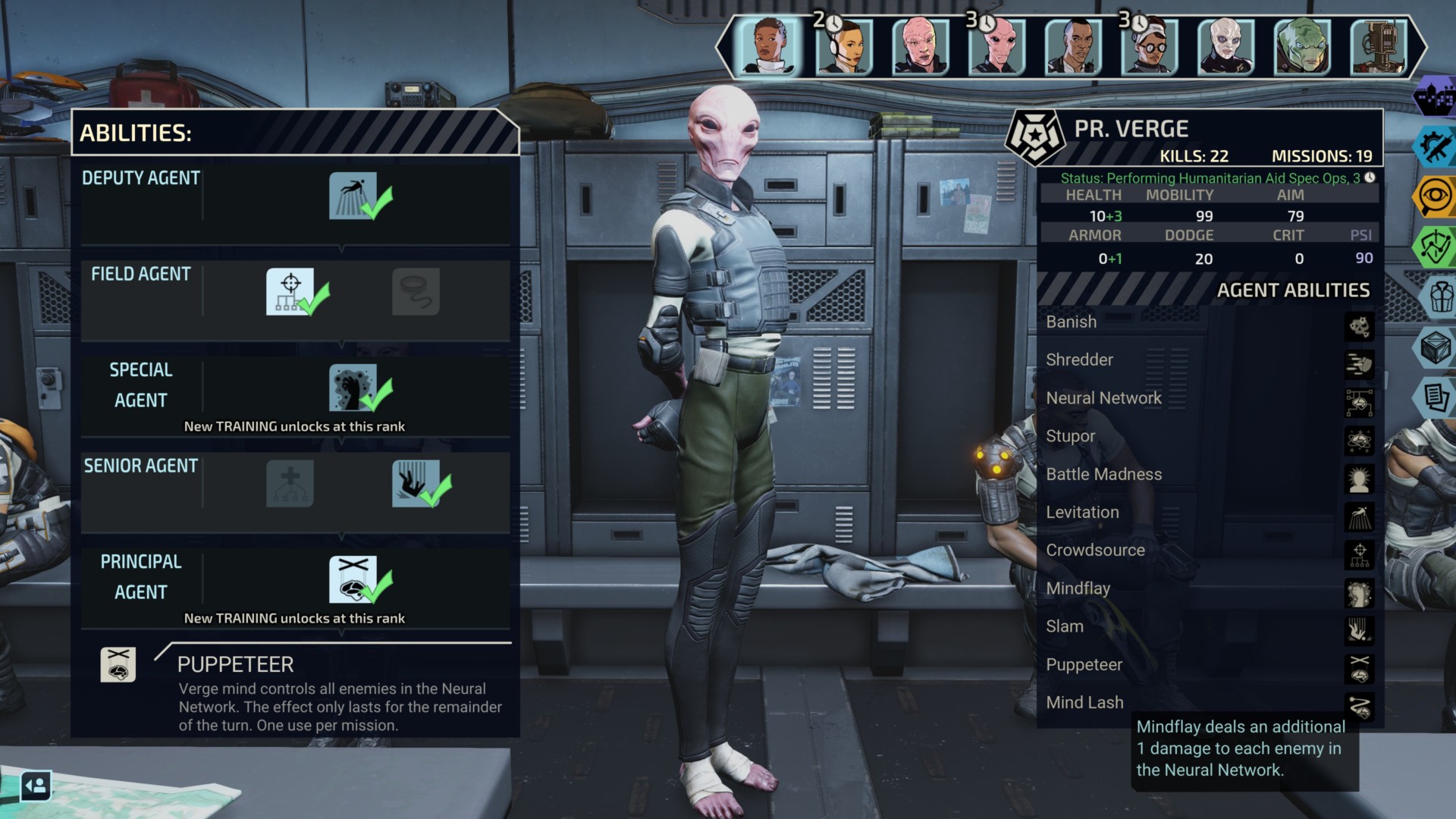Choose the robot agent portrait in roster
This screenshot has width=1456, height=819.
pyautogui.click(x=1379, y=46)
